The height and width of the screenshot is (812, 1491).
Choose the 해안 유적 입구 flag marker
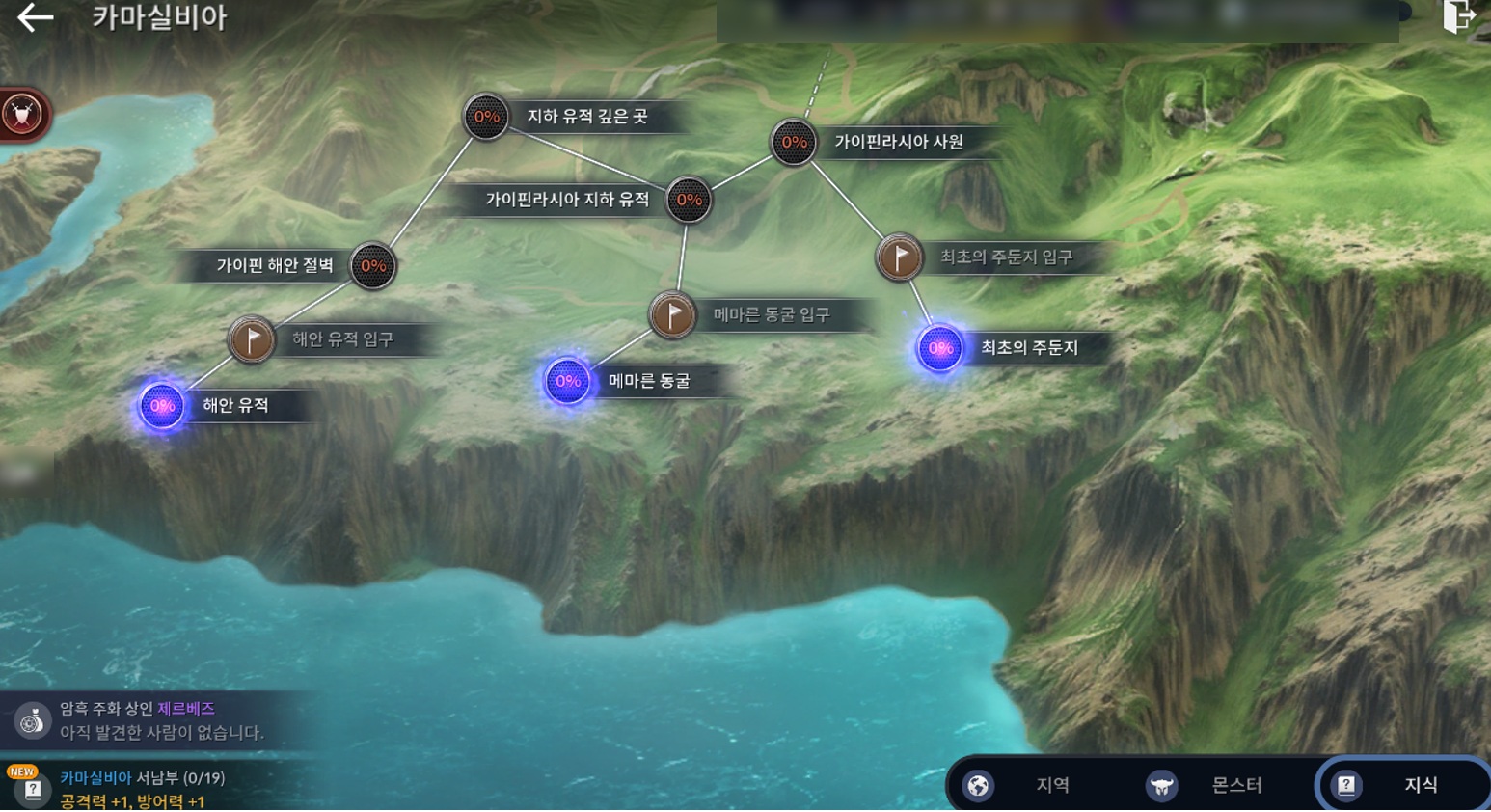click(x=252, y=339)
